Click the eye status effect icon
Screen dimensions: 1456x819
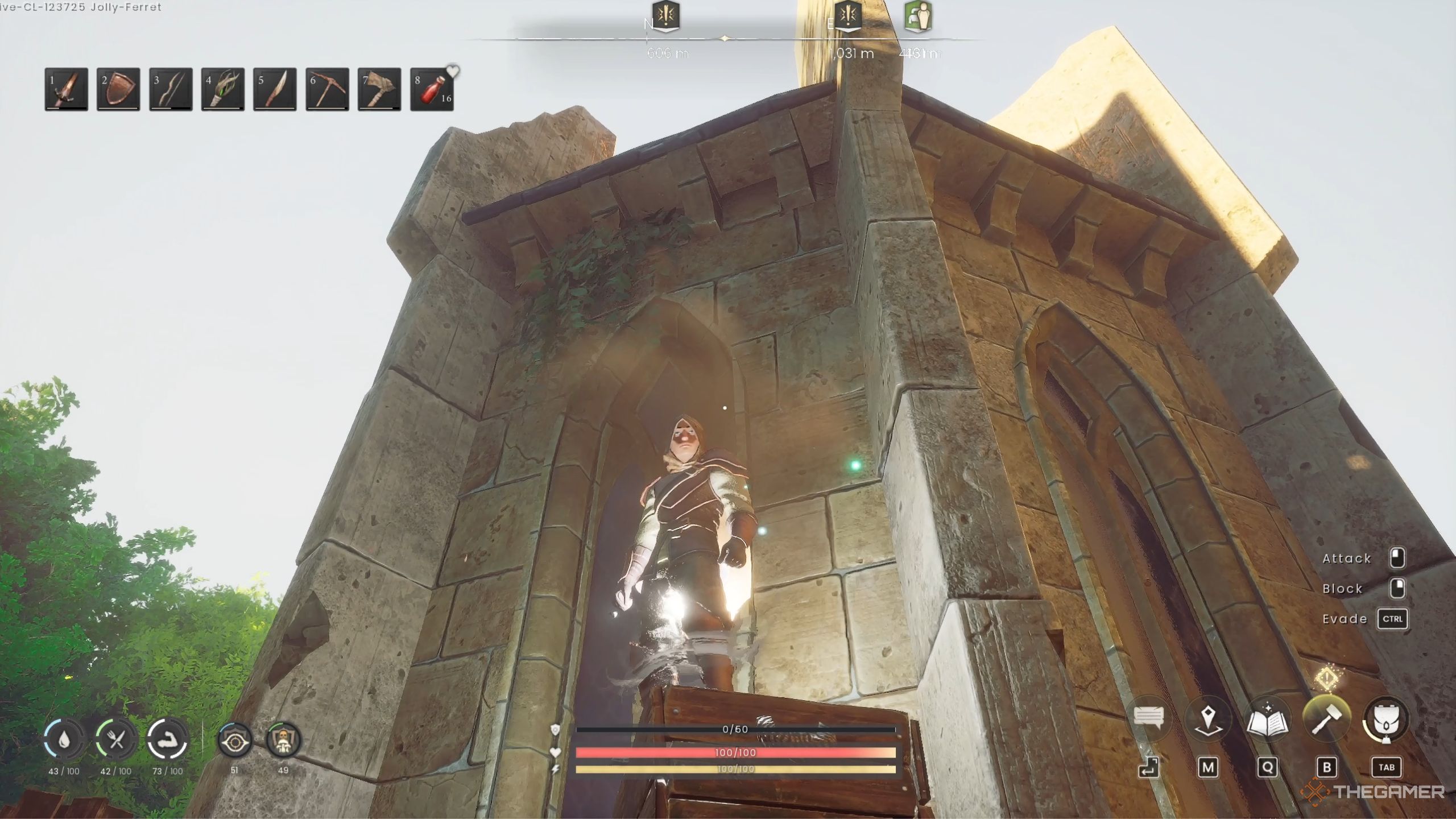tap(234, 739)
